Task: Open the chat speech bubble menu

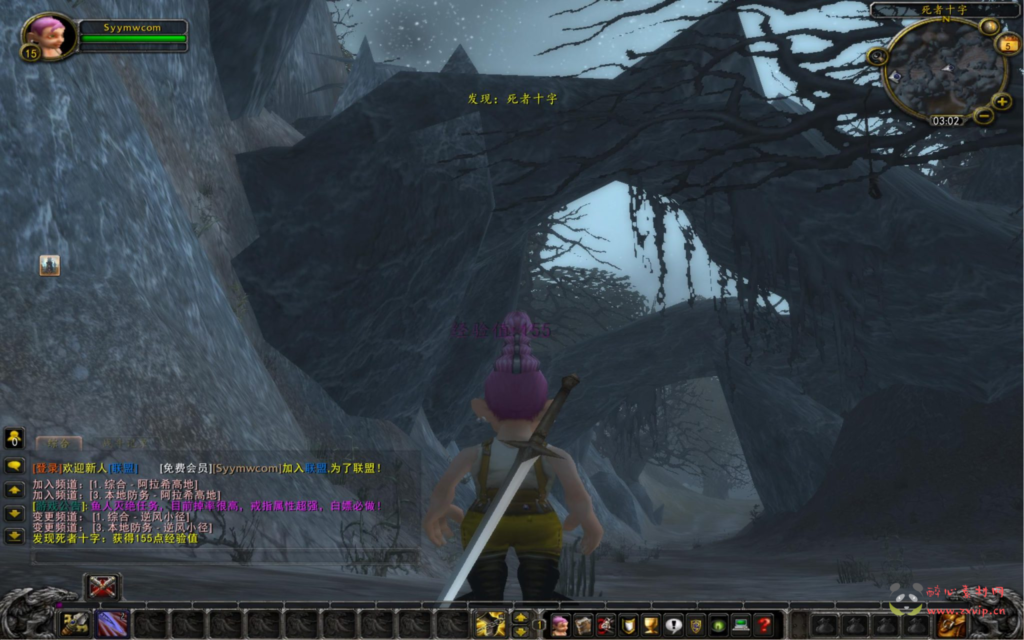Action: click(14, 466)
